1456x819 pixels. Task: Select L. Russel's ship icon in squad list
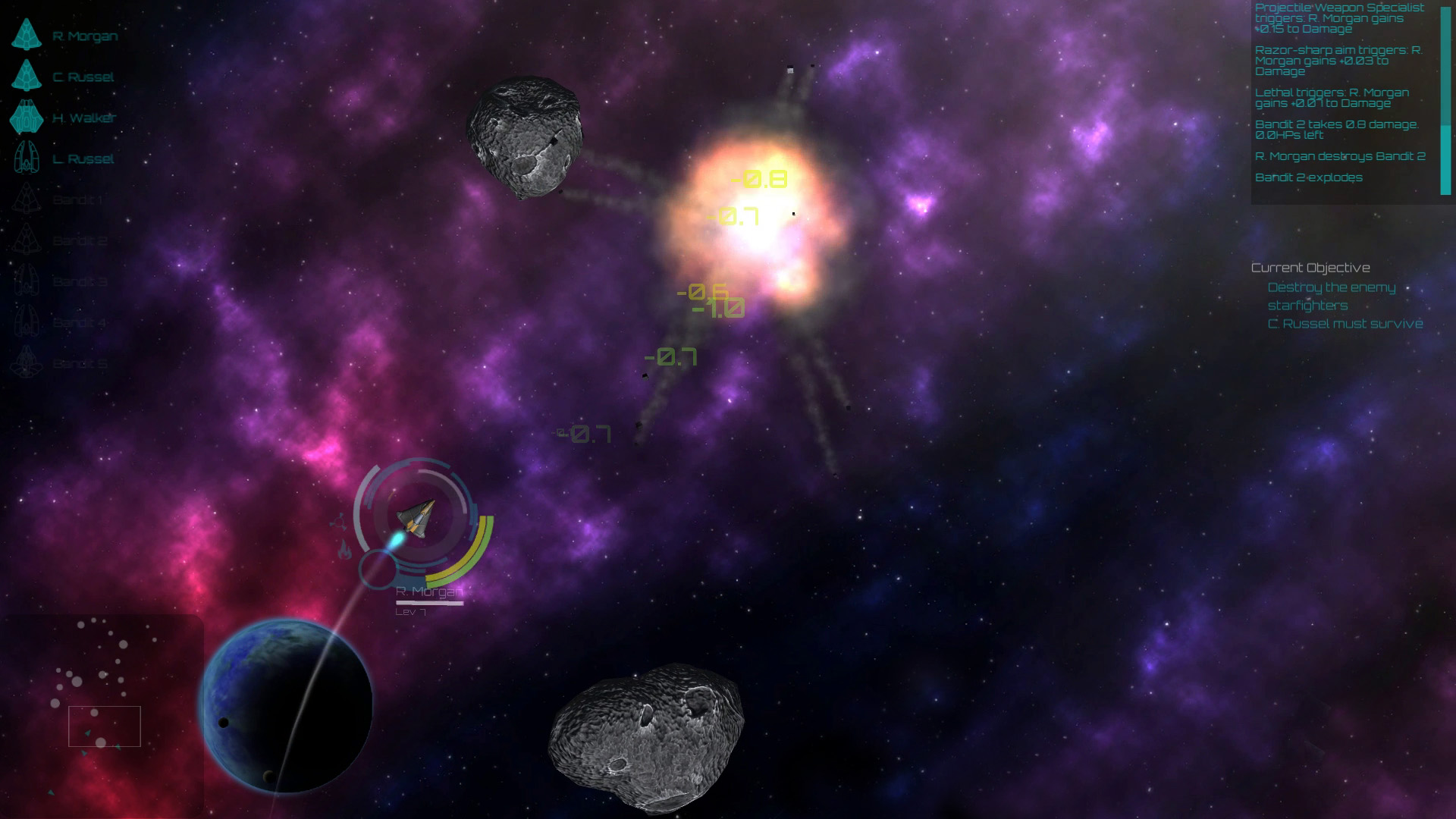pyautogui.click(x=27, y=158)
